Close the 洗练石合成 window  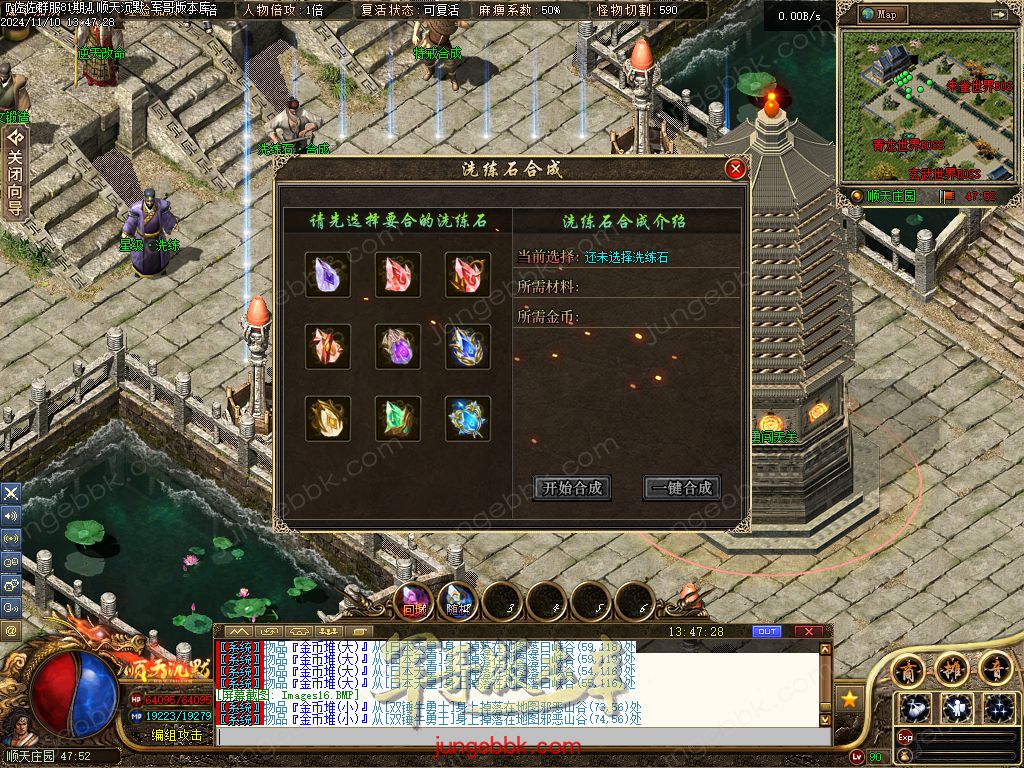tap(736, 169)
